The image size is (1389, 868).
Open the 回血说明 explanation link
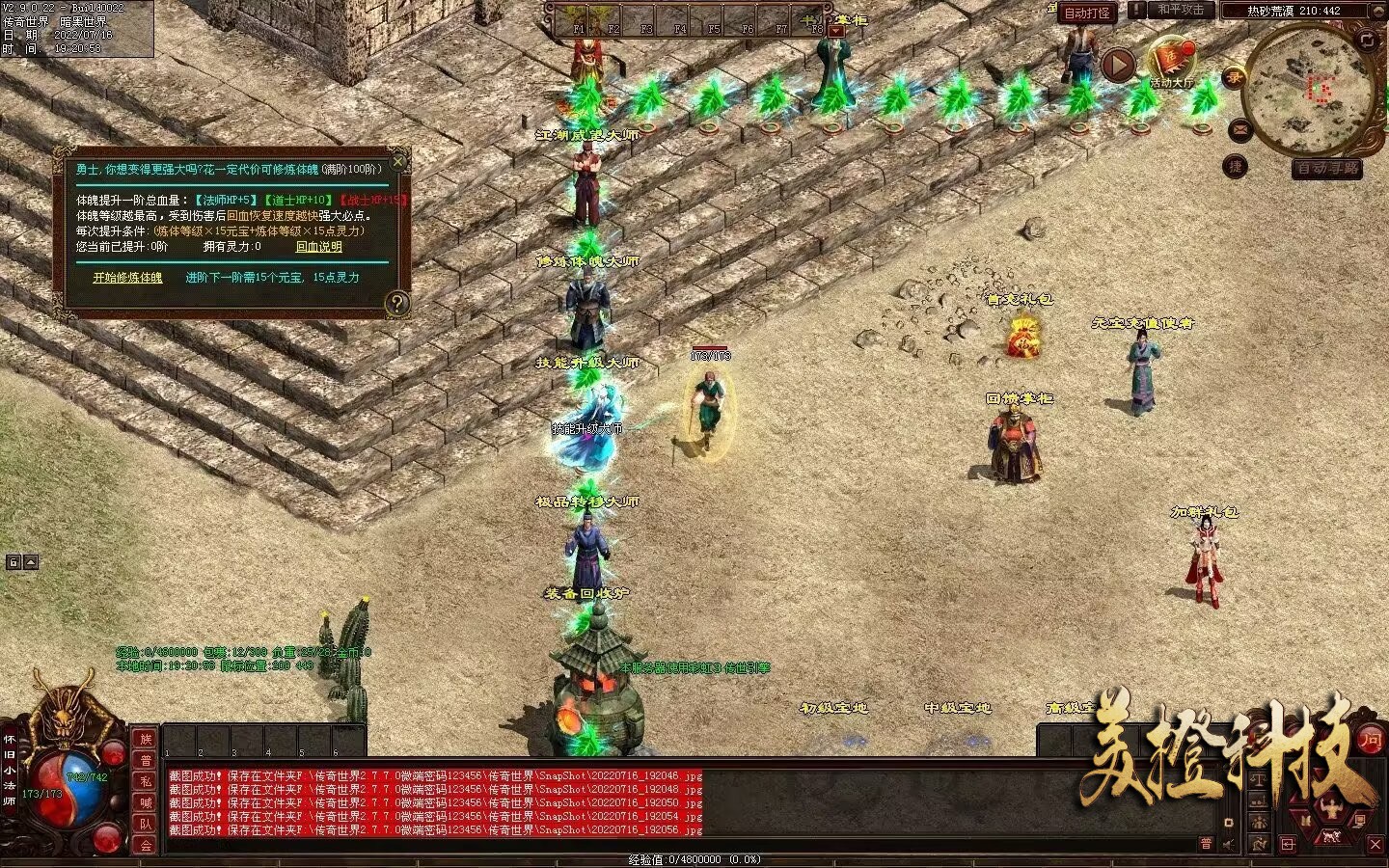(x=318, y=247)
